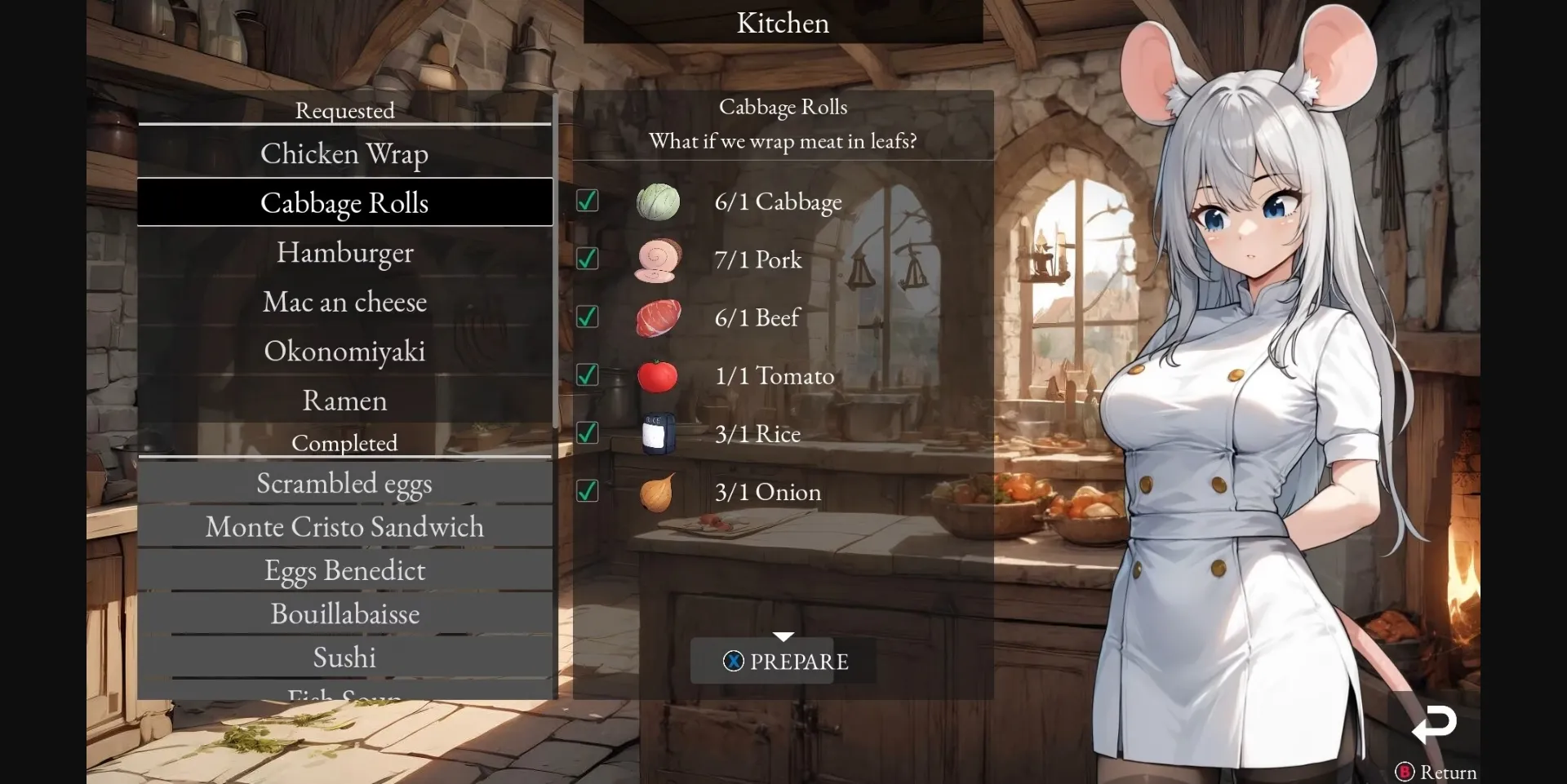Uncheck the Onion ingredient checkbox

(x=588, y=490)
